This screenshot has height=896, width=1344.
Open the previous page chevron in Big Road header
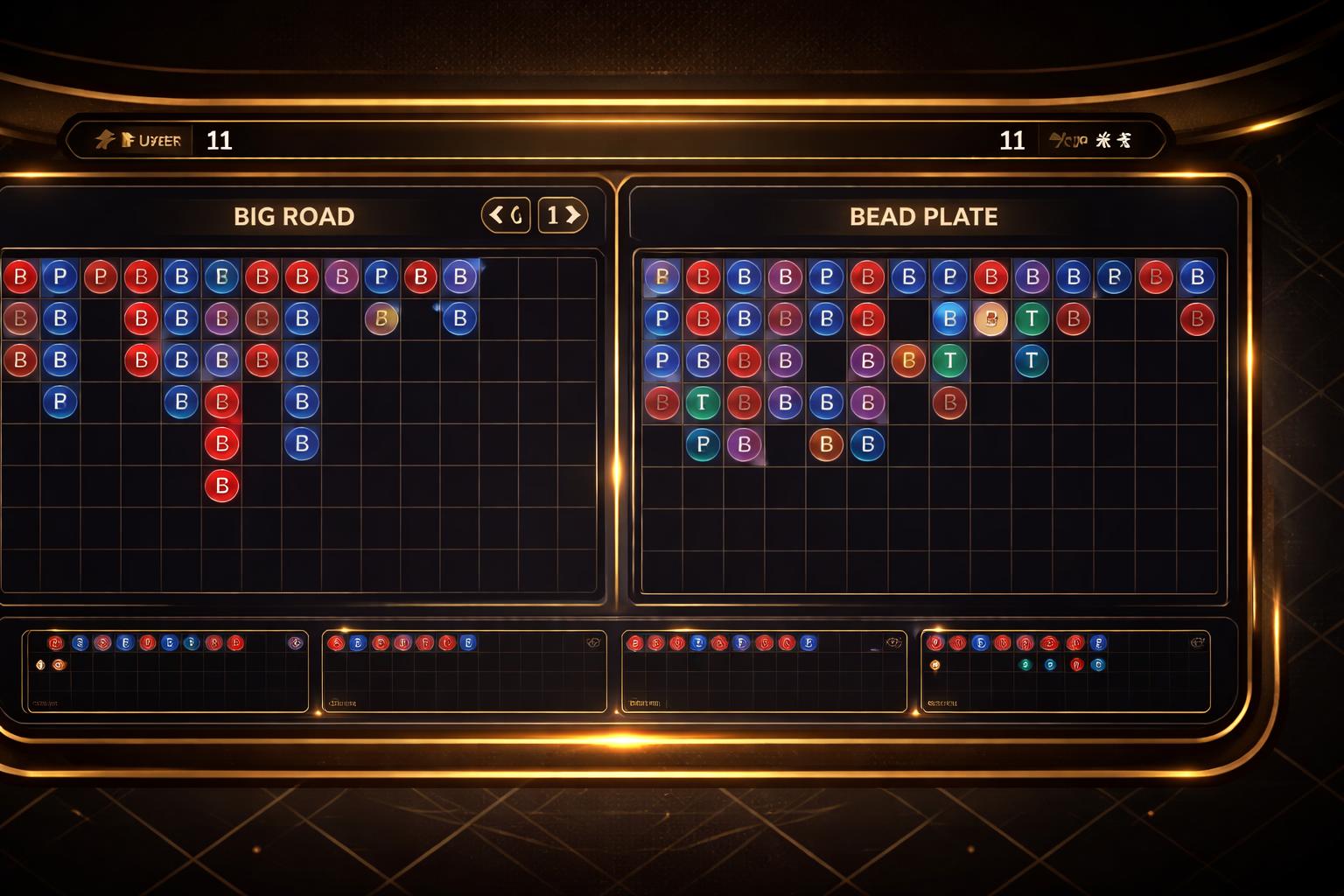point(496,214)
